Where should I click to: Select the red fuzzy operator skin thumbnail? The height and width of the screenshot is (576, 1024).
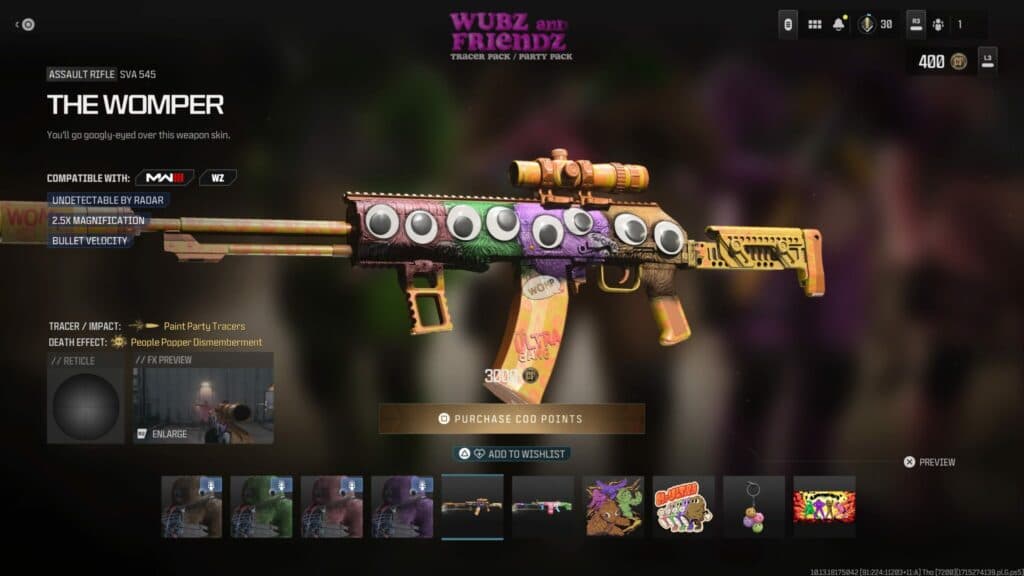pos(332,506)
